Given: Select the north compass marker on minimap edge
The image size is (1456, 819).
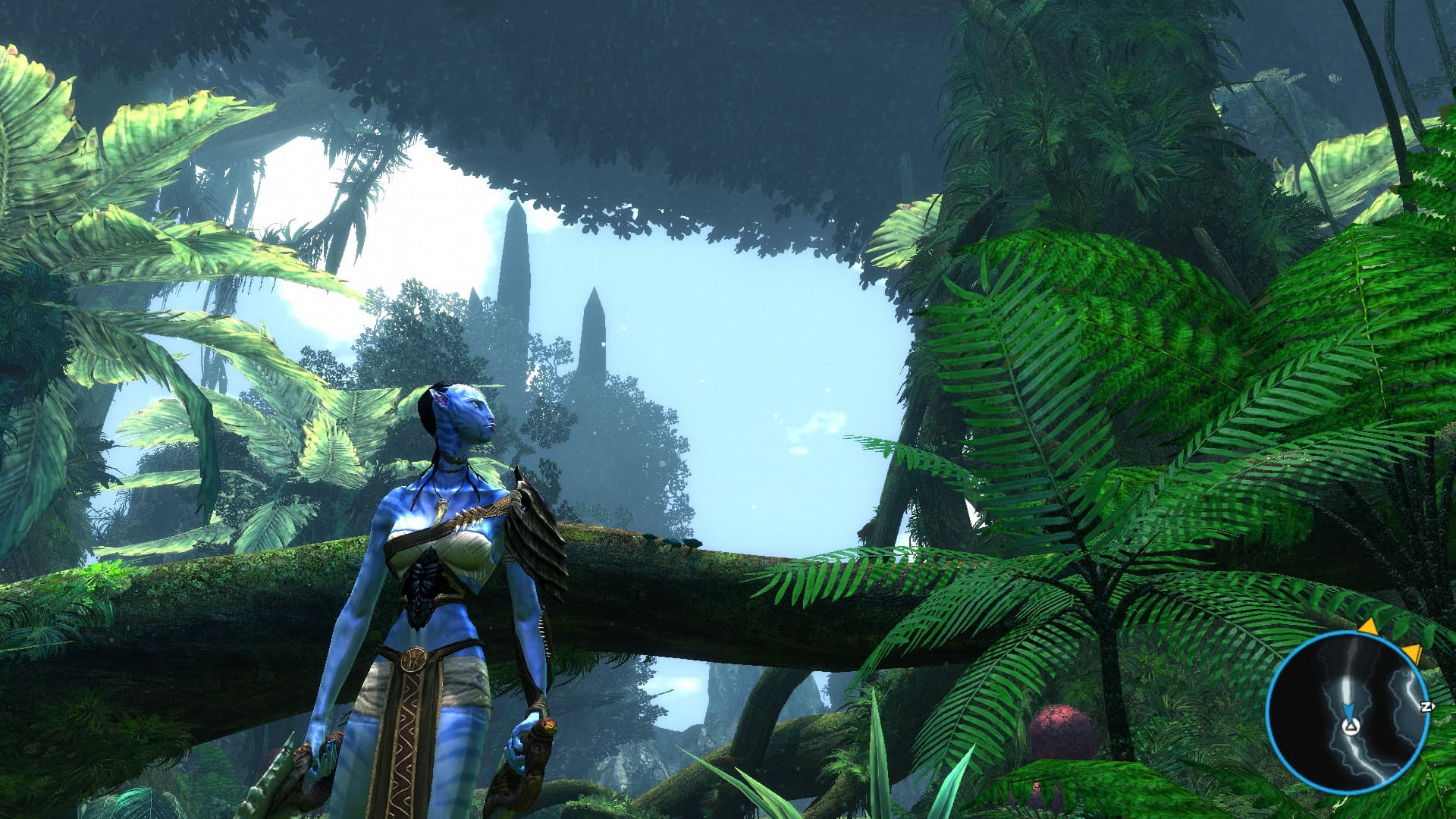Looking at the screenshot, I should pyautogui.click(x=1426, y=706).
